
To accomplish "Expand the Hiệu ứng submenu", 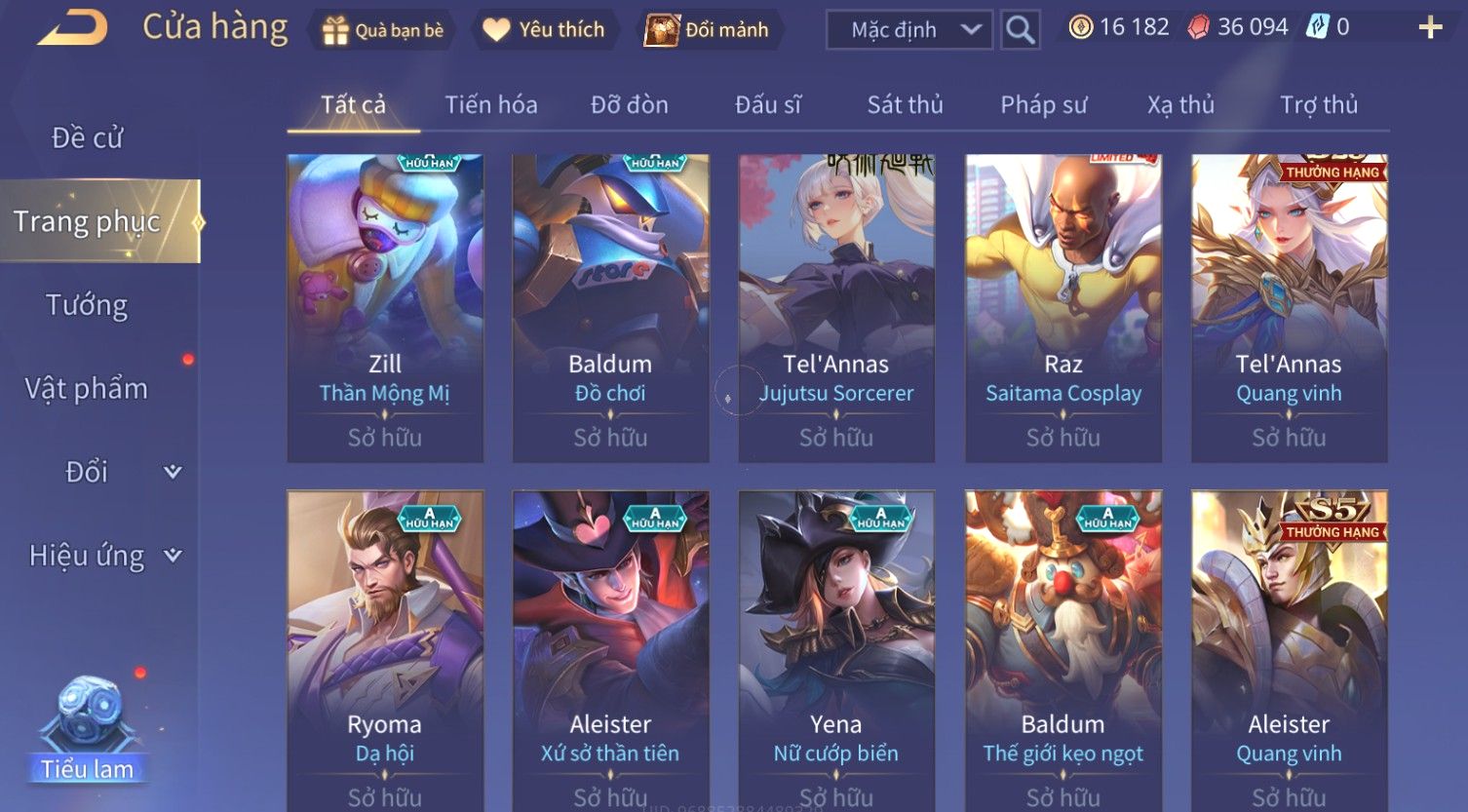I will click(x=104, y=556).
